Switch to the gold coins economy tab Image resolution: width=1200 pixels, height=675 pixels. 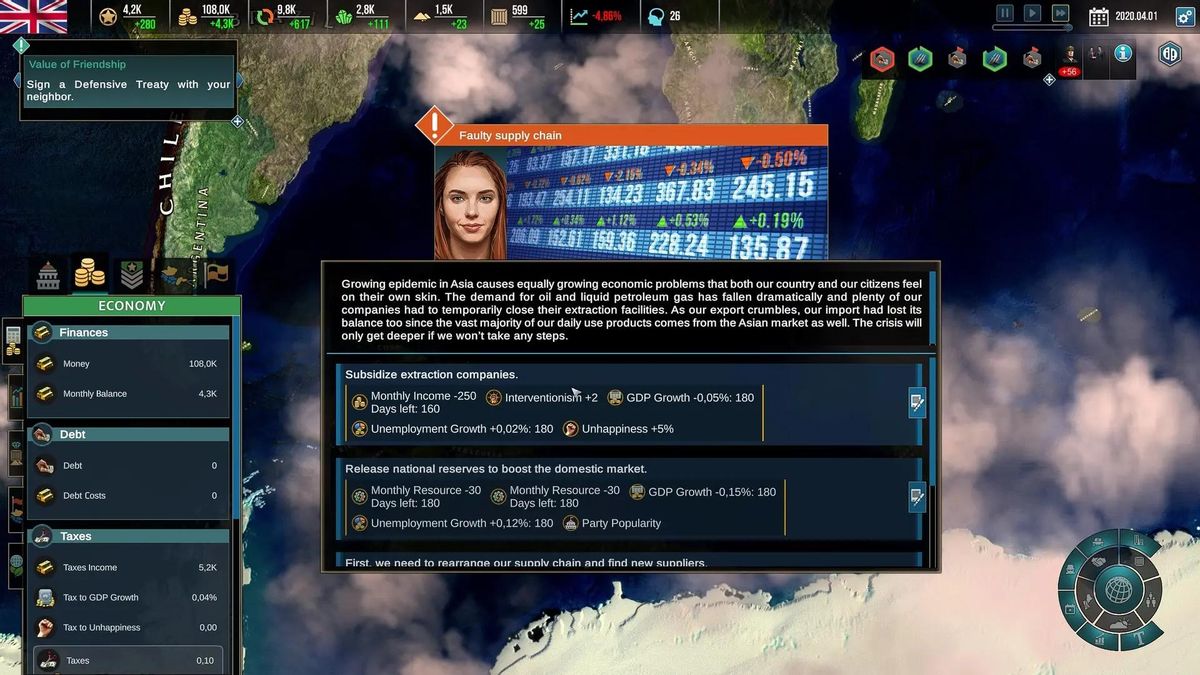tap(89, 272)
